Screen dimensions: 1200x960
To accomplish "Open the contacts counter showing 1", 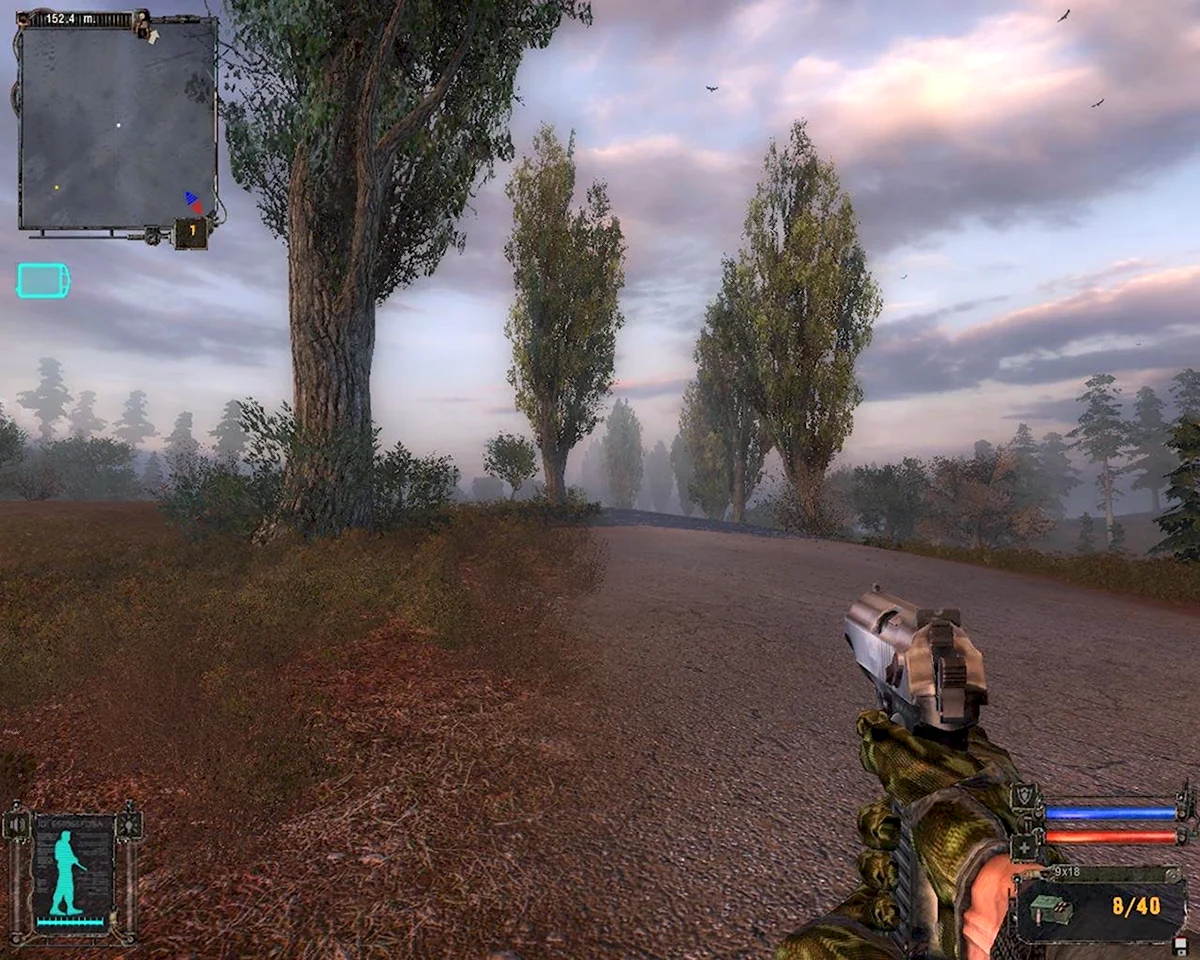I will pyautogui.click(x=191, y=233).
